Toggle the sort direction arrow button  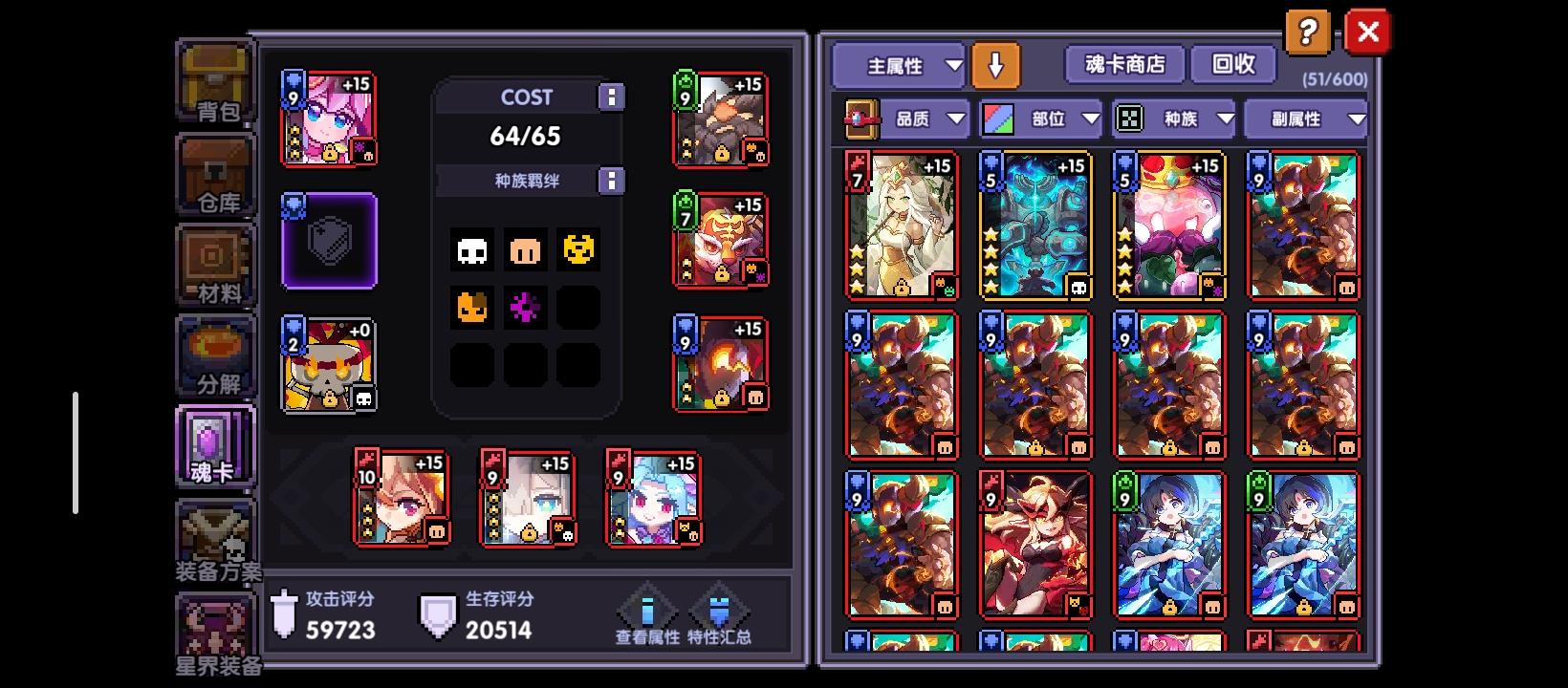point(996,65)
